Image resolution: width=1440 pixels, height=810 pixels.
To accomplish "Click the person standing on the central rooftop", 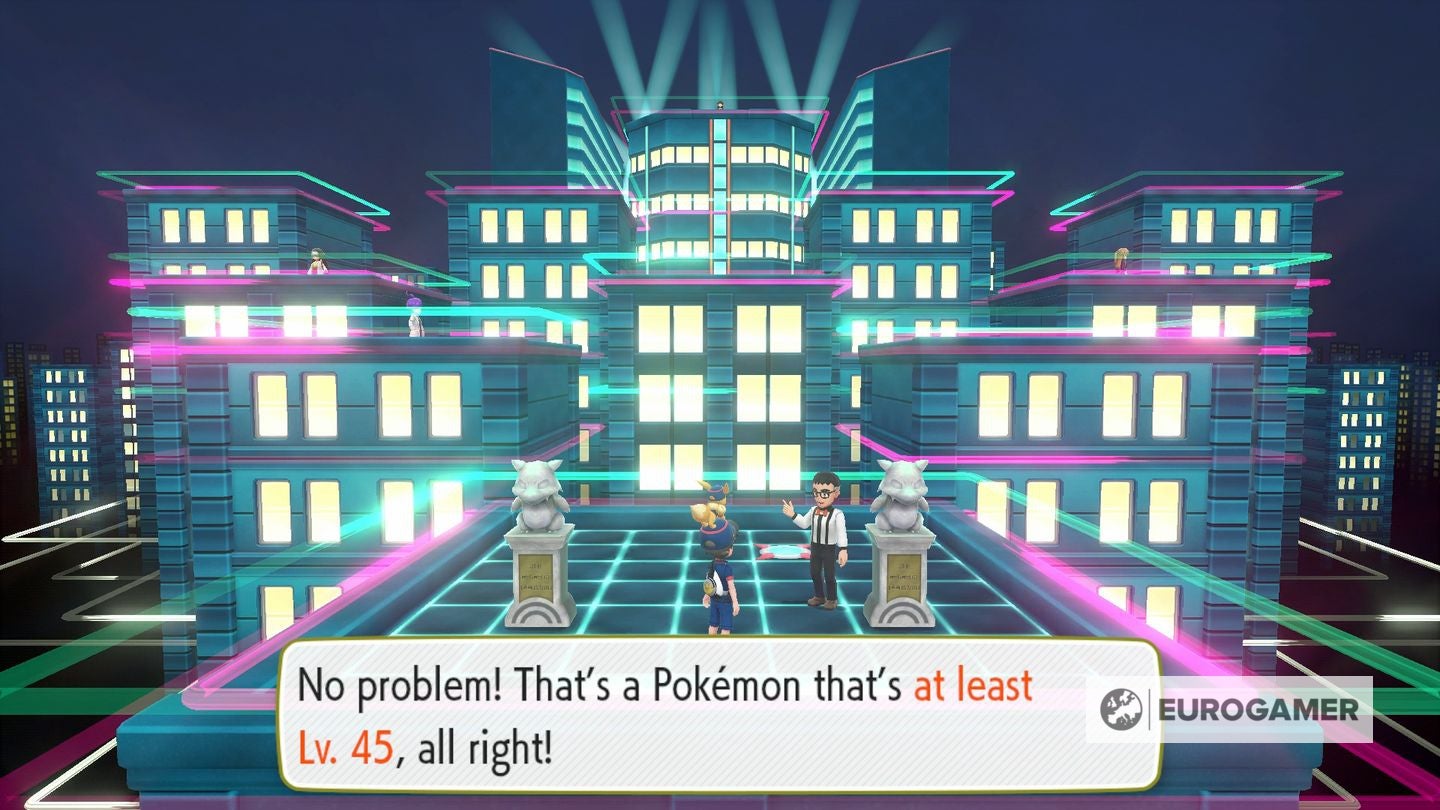I will [x=718, y=105].
